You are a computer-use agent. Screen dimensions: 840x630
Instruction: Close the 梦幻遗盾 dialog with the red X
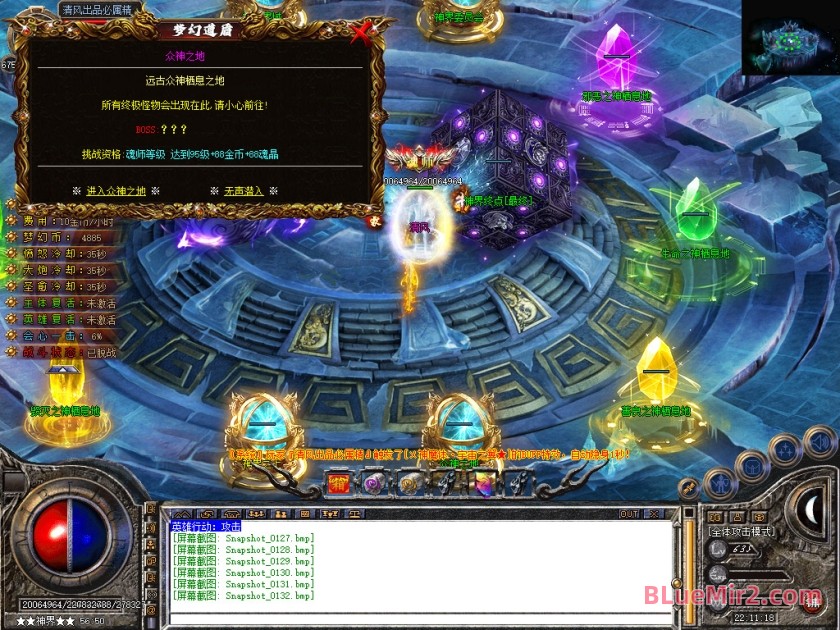coord(361,33)
